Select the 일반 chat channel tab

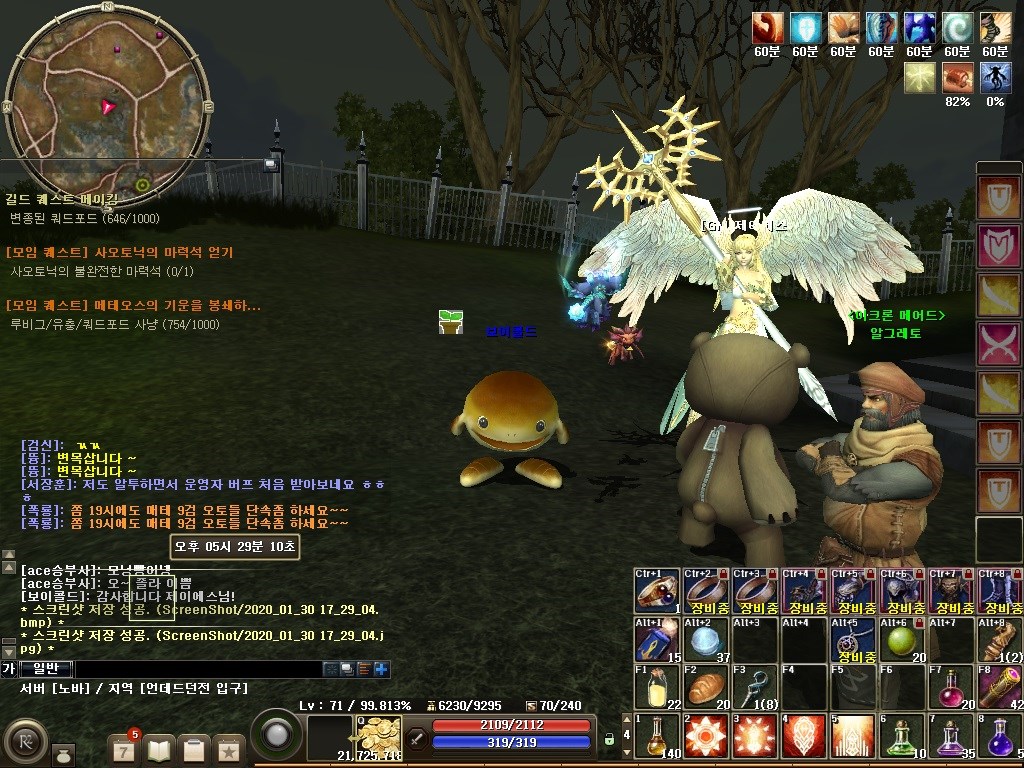[46, 669]
